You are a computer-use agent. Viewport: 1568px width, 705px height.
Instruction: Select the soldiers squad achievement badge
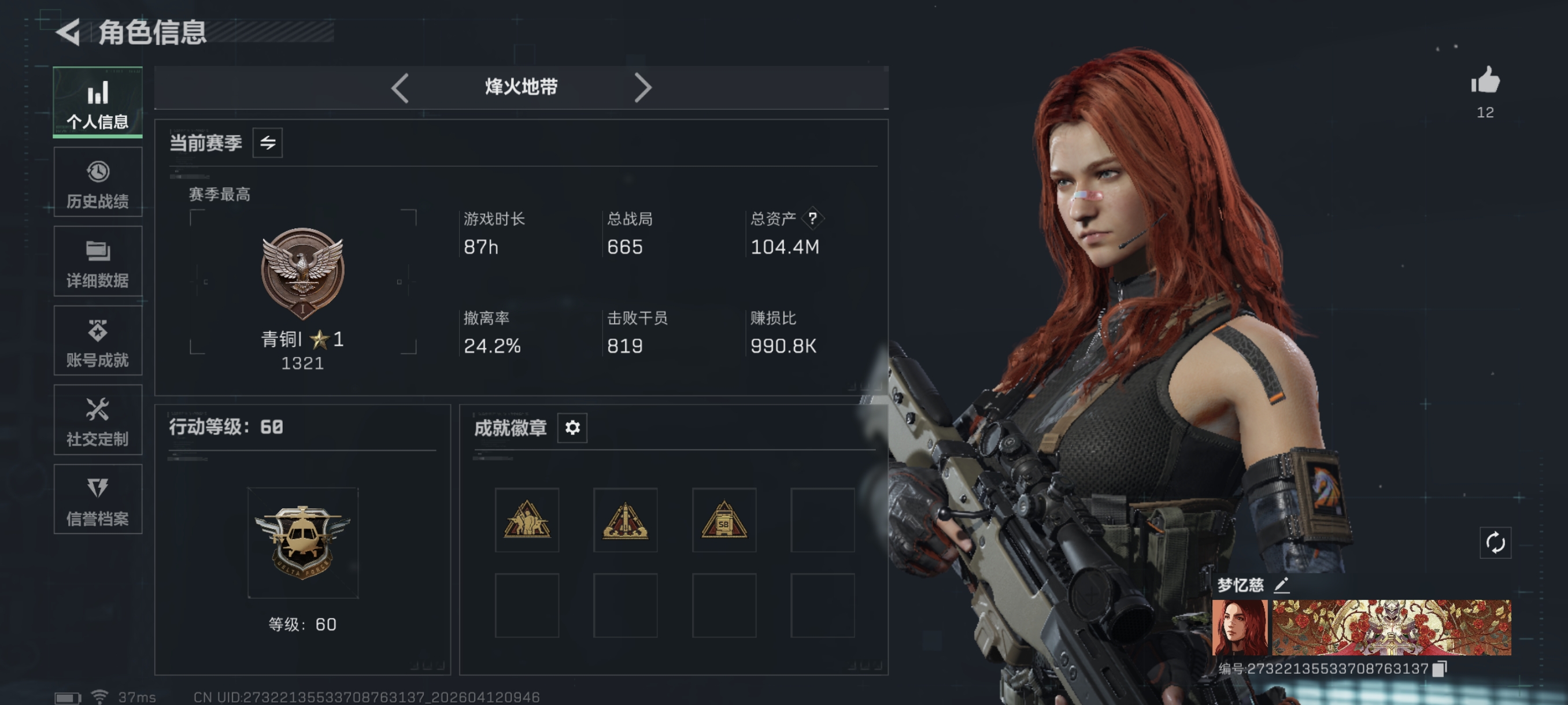pos(527,520)
